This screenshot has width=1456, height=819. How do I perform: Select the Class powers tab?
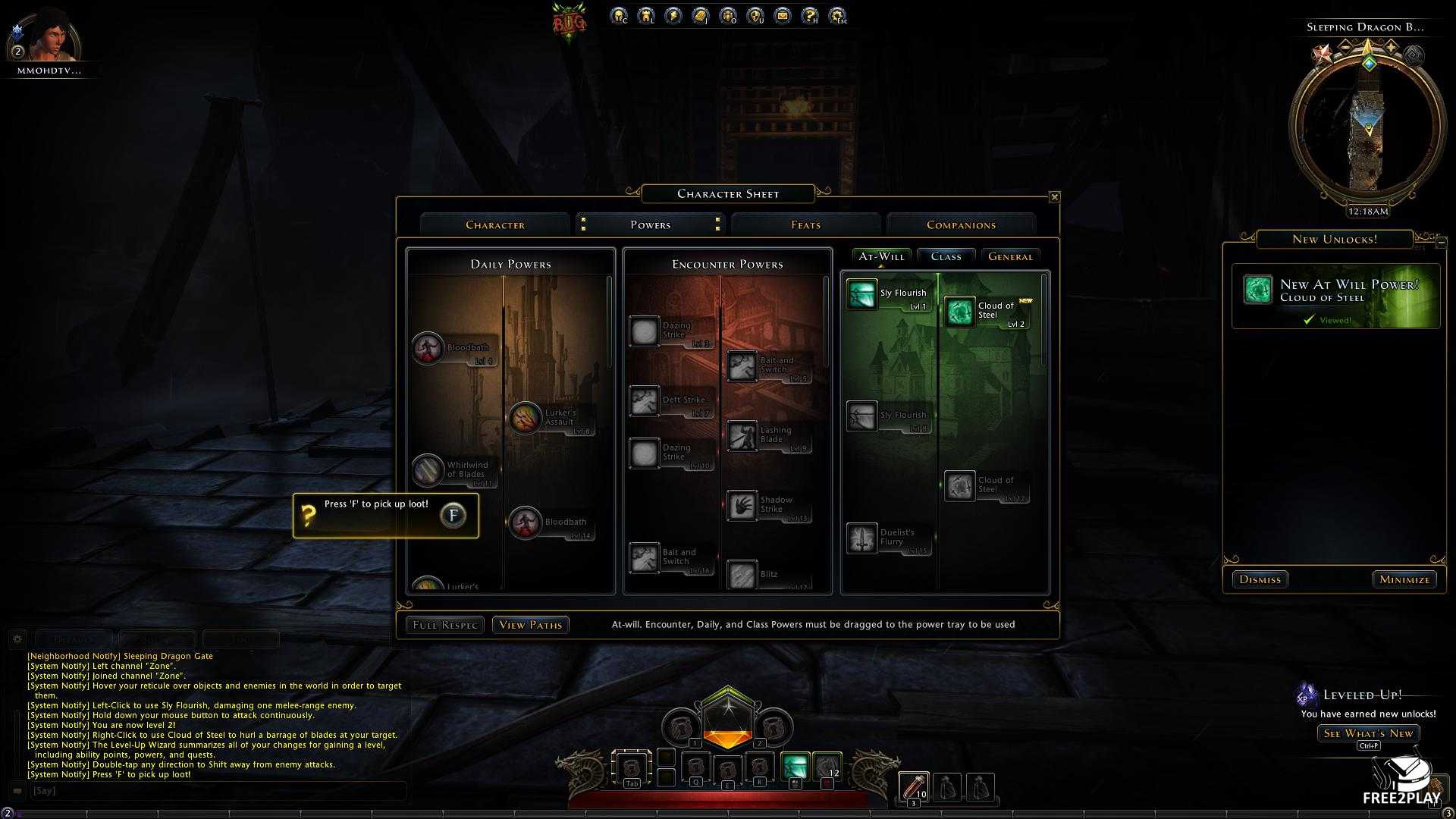pyautogui.click(x=946, y=256)
